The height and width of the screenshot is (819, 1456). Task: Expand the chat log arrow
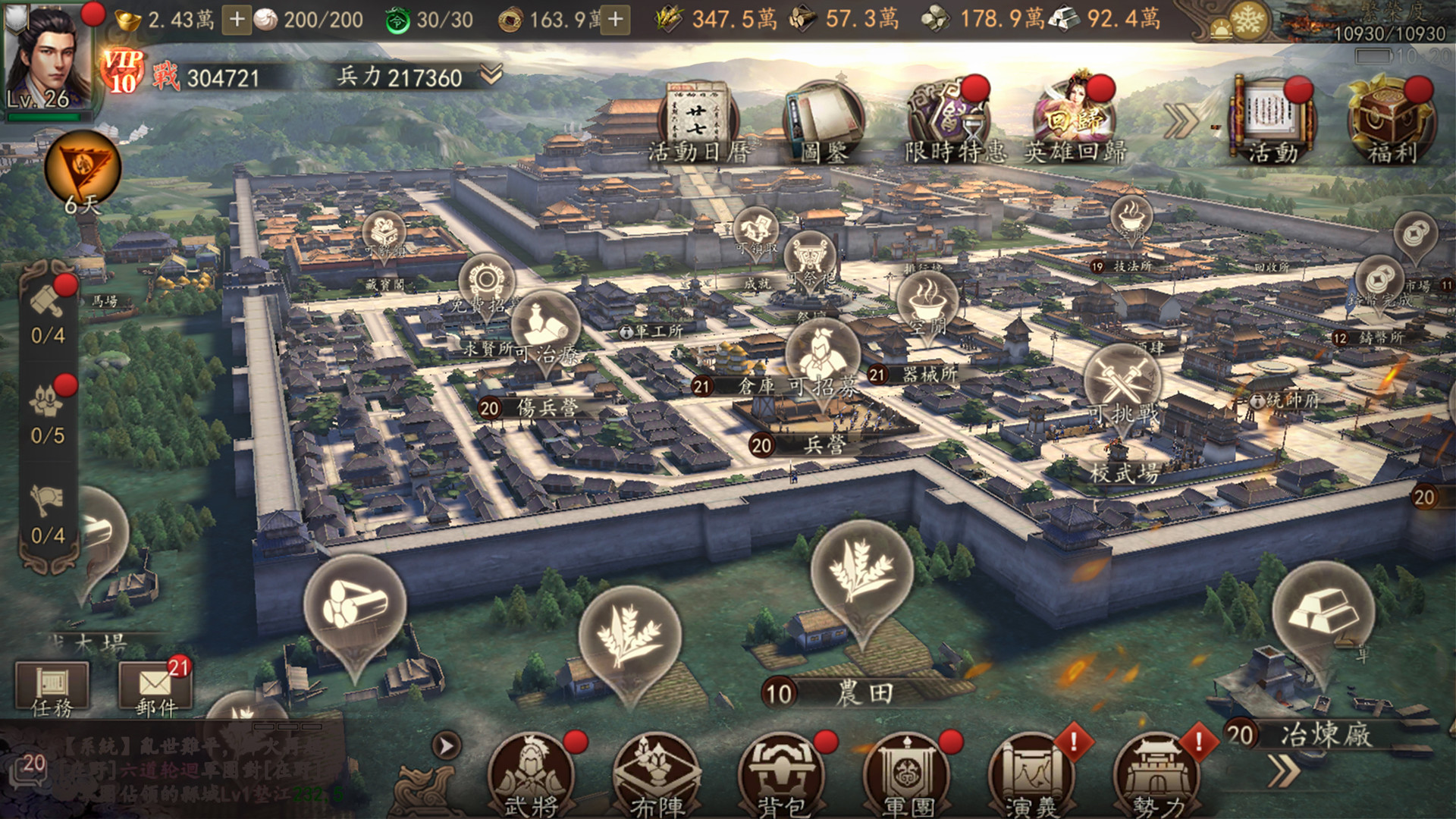(x=447, y=746)
